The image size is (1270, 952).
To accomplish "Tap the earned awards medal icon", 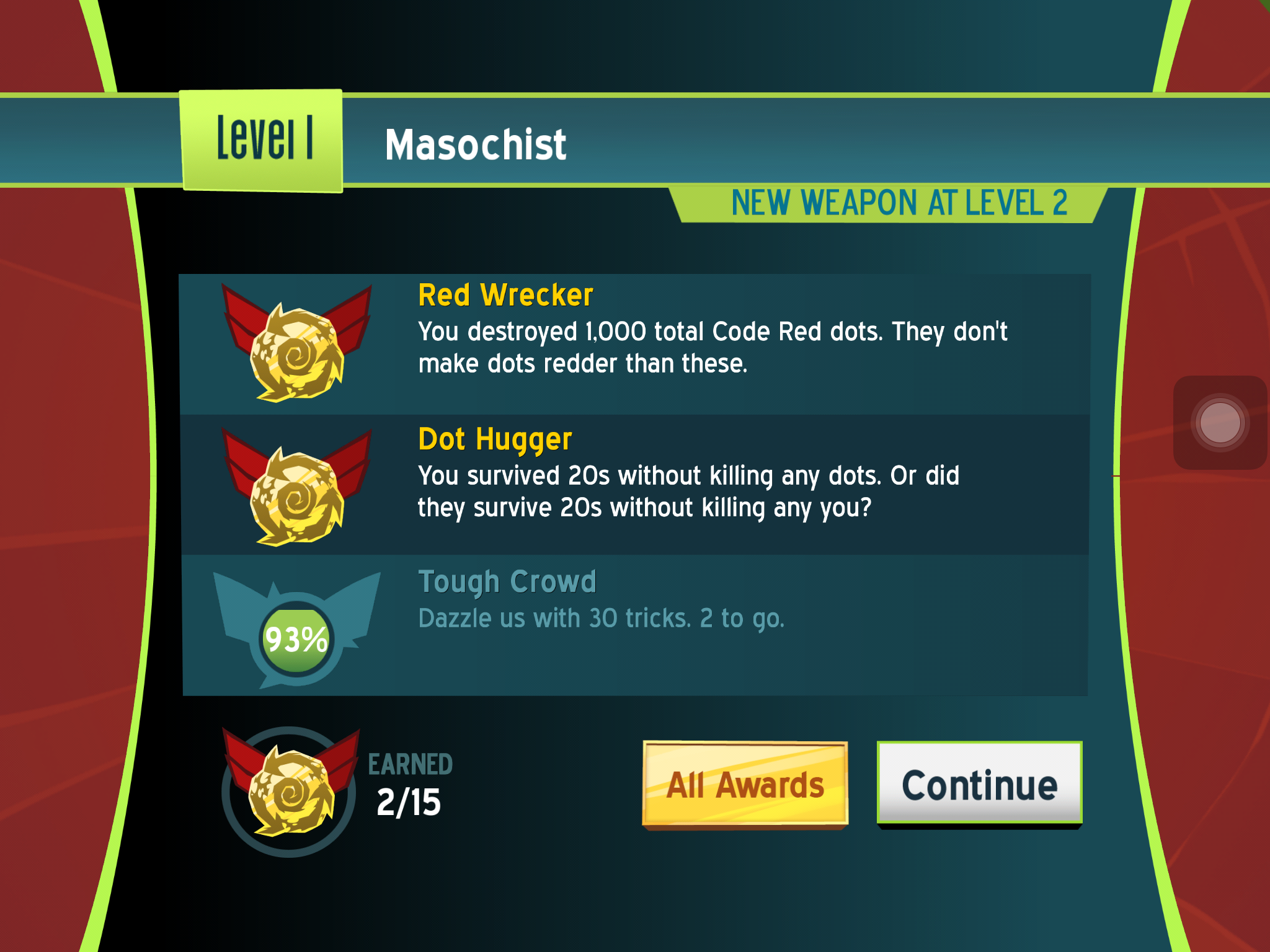I will click(290, 791).
